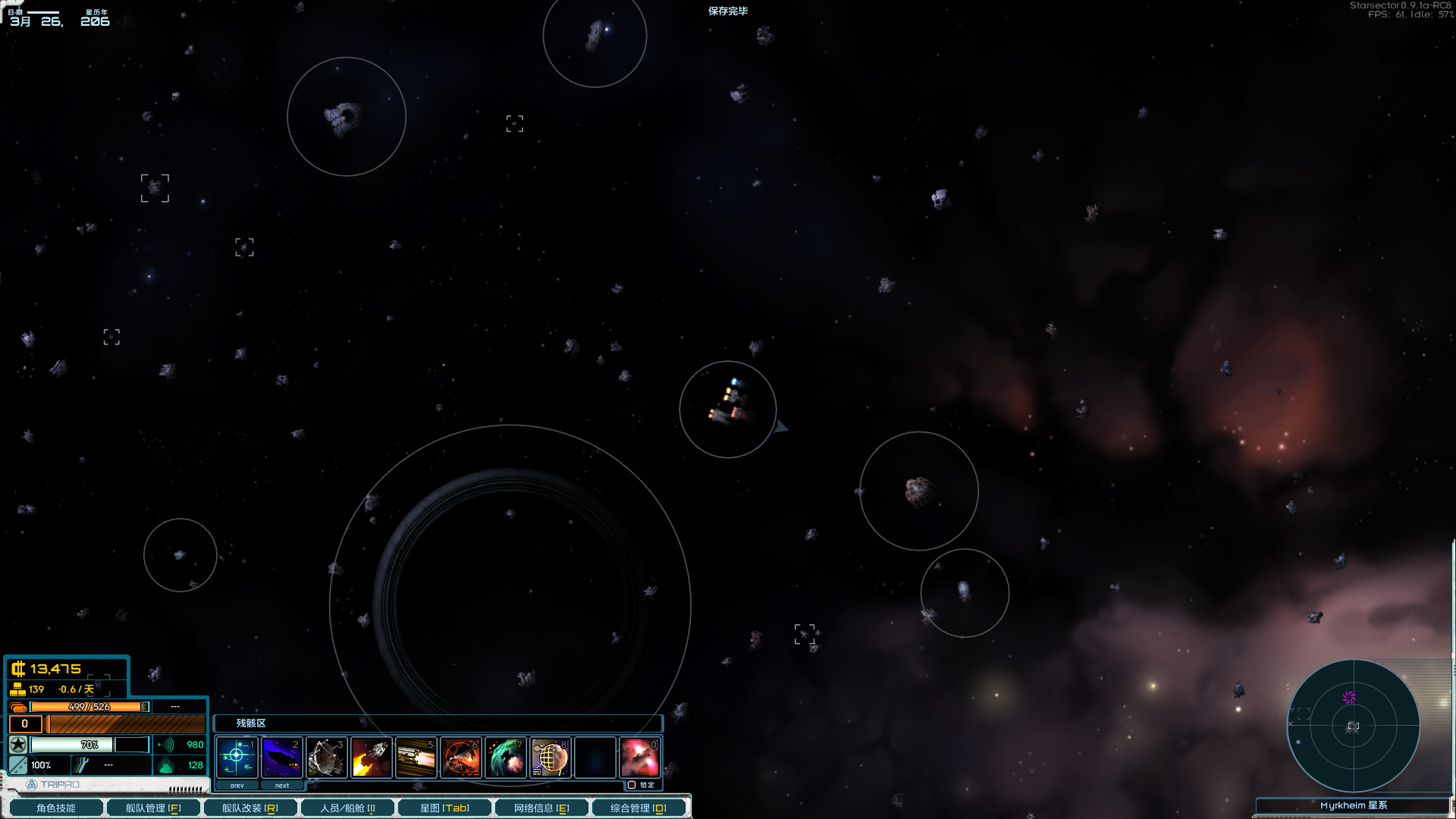The image size is (1456, 819).
Task: Activate the green wave ability in slot 7
Action: pyautogui.click(x=505, y=757)
